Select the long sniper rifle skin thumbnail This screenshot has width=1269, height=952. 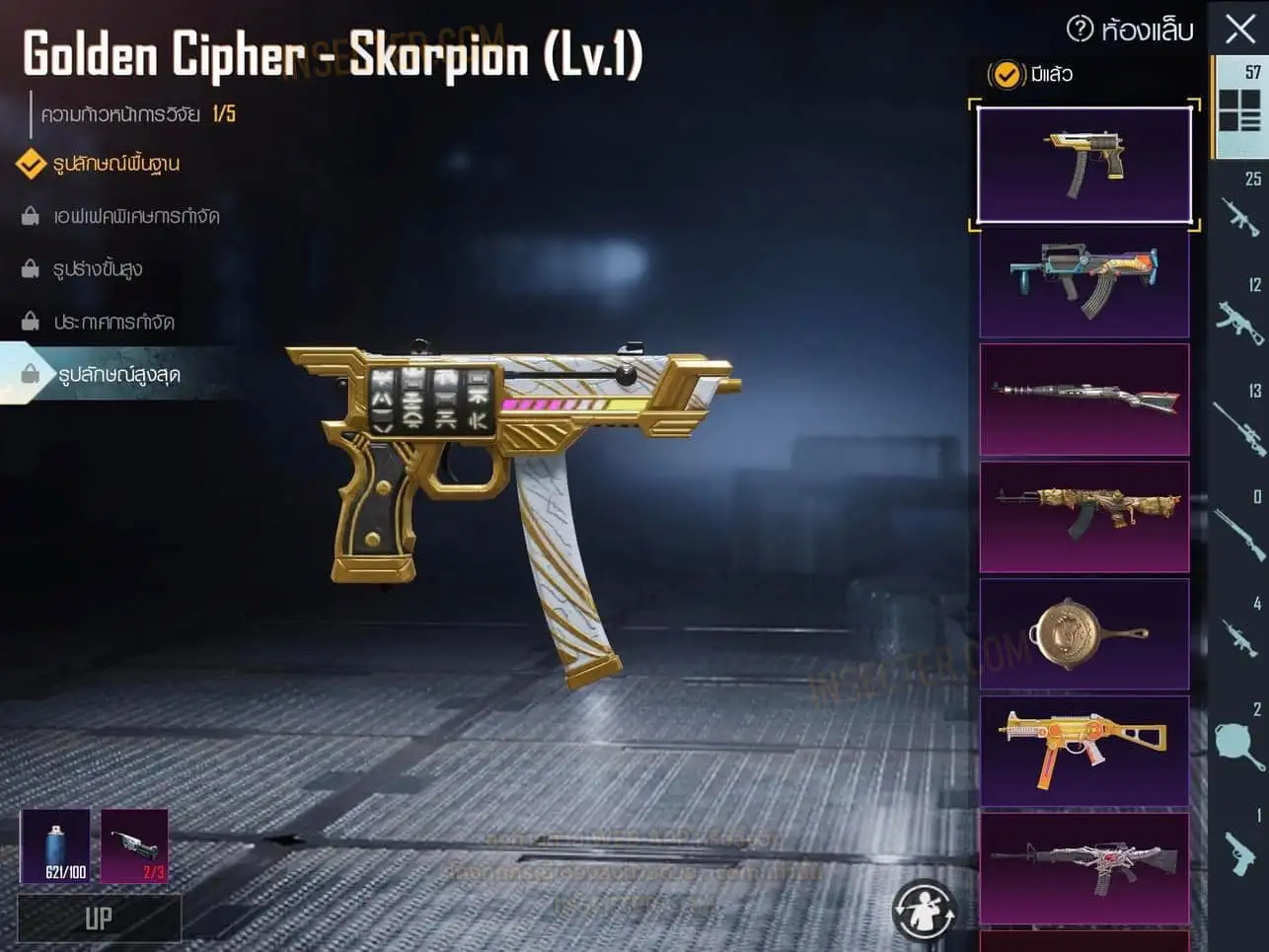point(1083,399)
